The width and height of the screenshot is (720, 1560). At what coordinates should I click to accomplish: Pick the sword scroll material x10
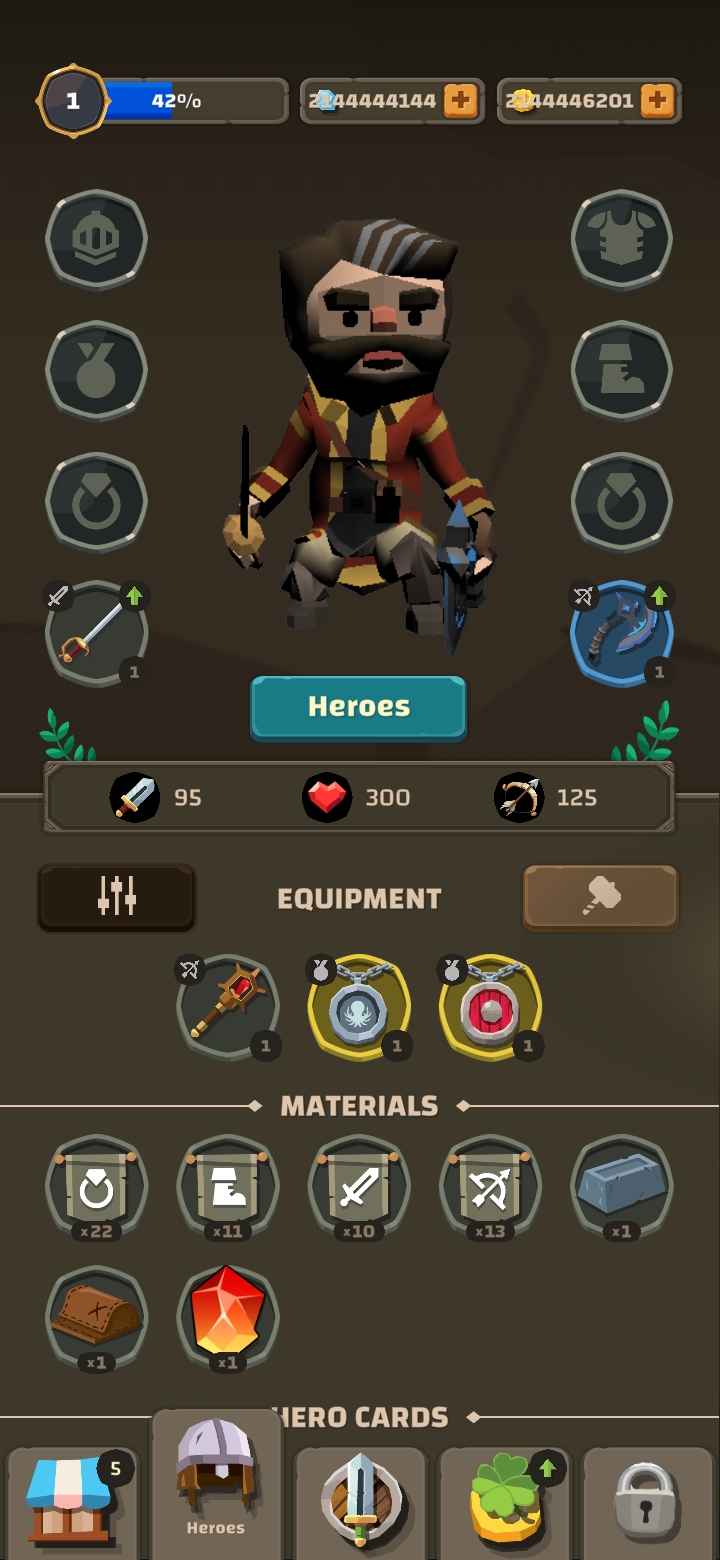pyautogui.click(x=359, y=1187)
